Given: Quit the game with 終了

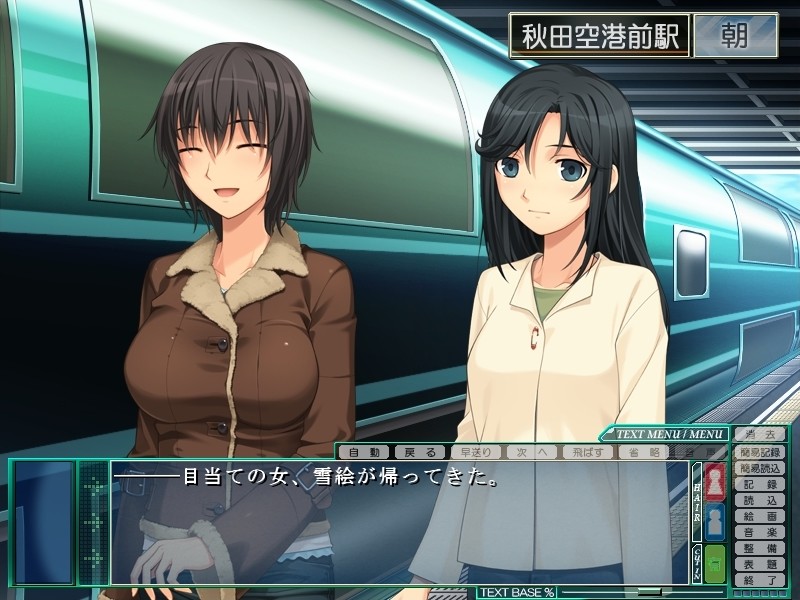Looking at the screenshot, I should coord(760,580).
